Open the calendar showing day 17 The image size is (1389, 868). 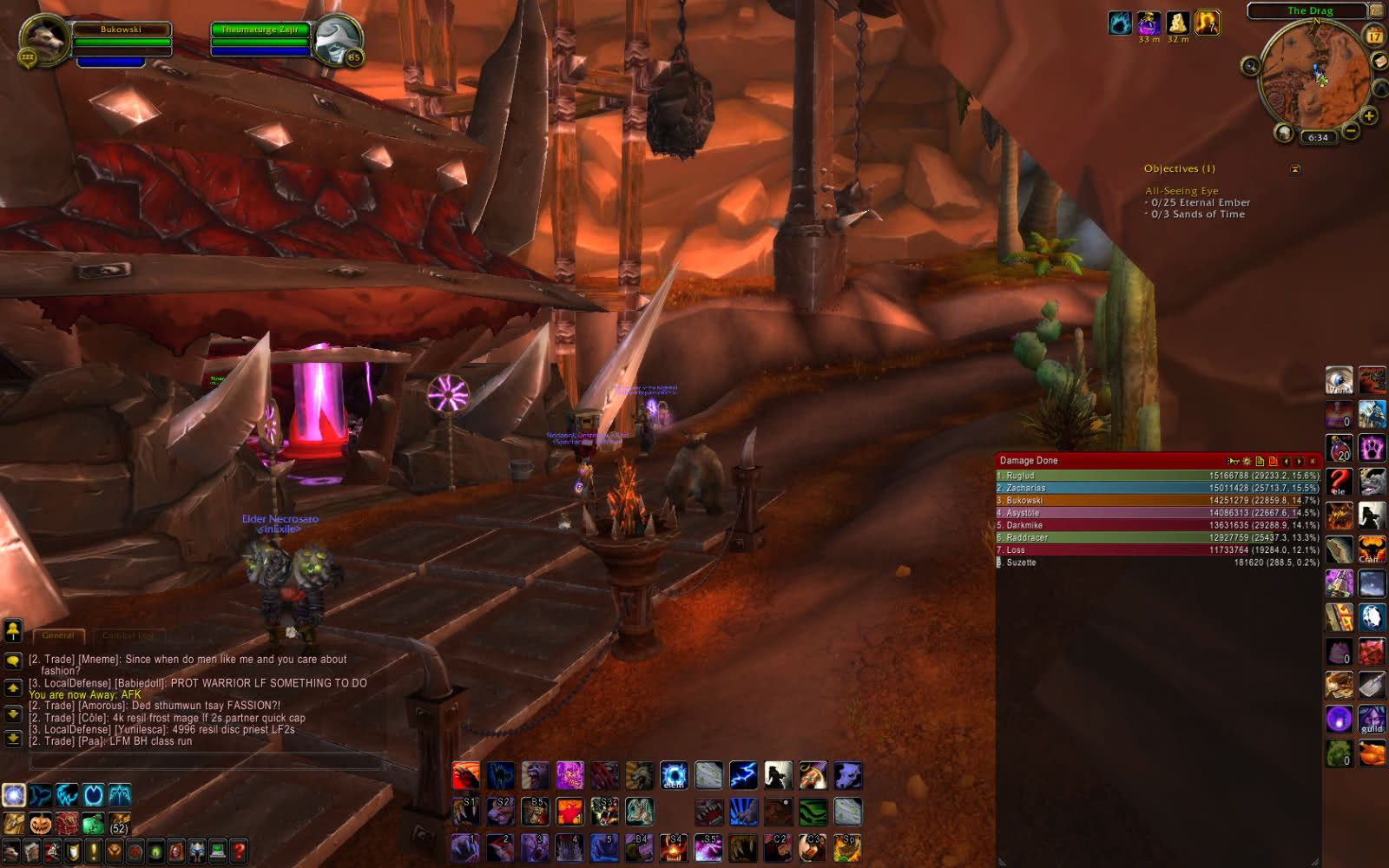[1374, 36]
